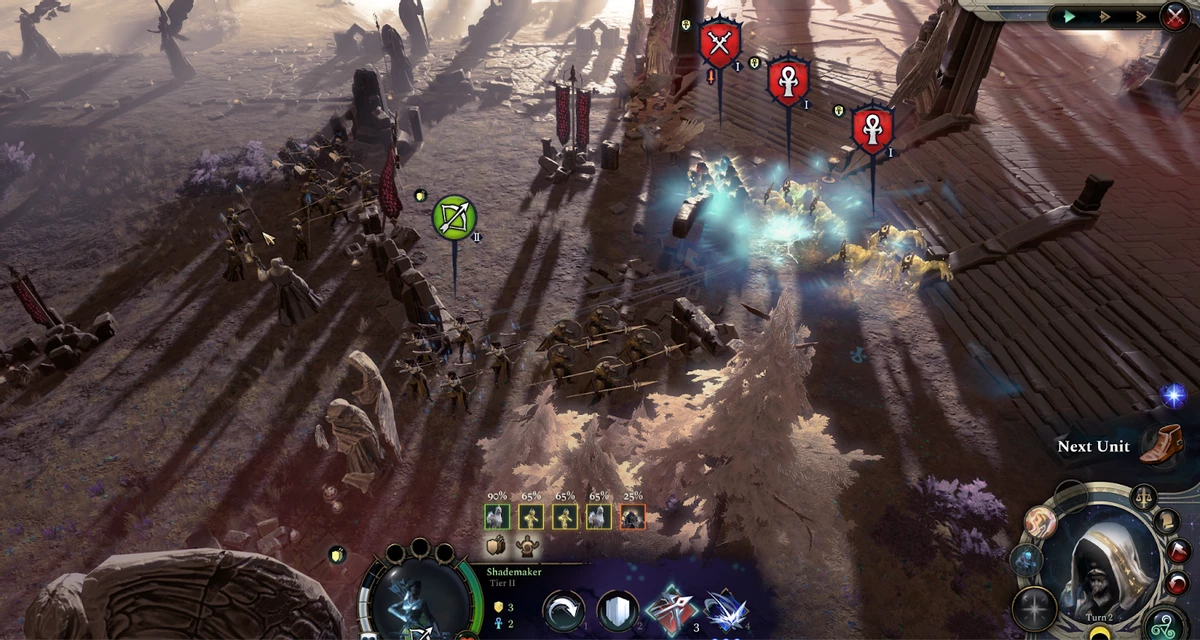Viewport: 1200px width, 640px height.
Task: Open the scroll icon beside the portrait
Action: (1167, 521)
